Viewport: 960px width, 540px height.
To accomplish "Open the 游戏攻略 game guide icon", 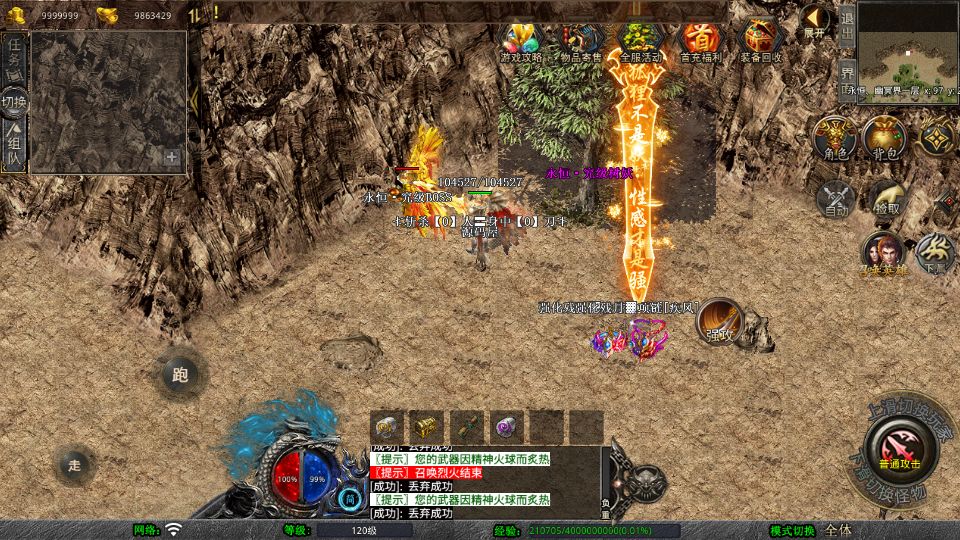I will (x=520, y=42).
